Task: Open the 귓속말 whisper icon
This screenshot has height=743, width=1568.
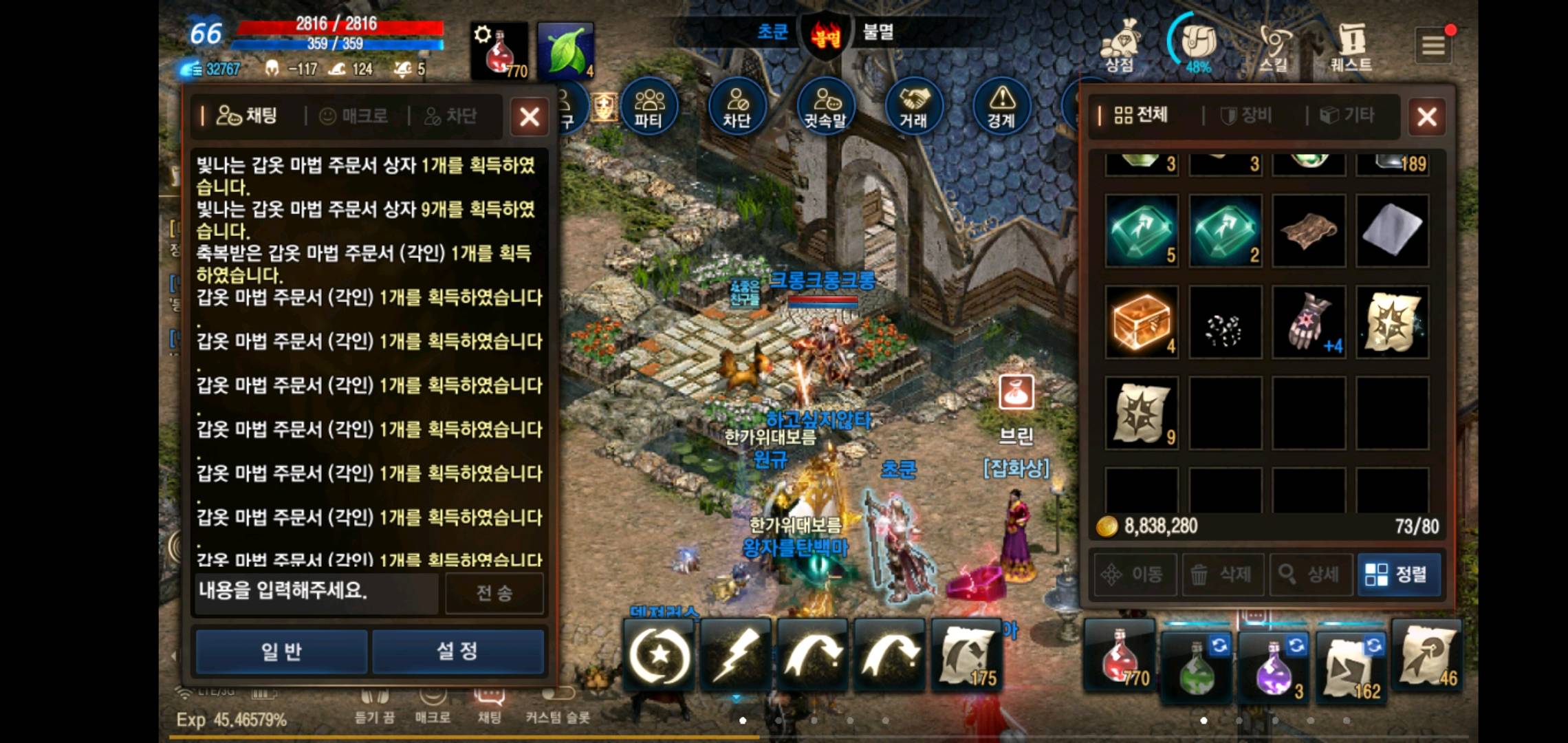Action: tap(825, 105)
